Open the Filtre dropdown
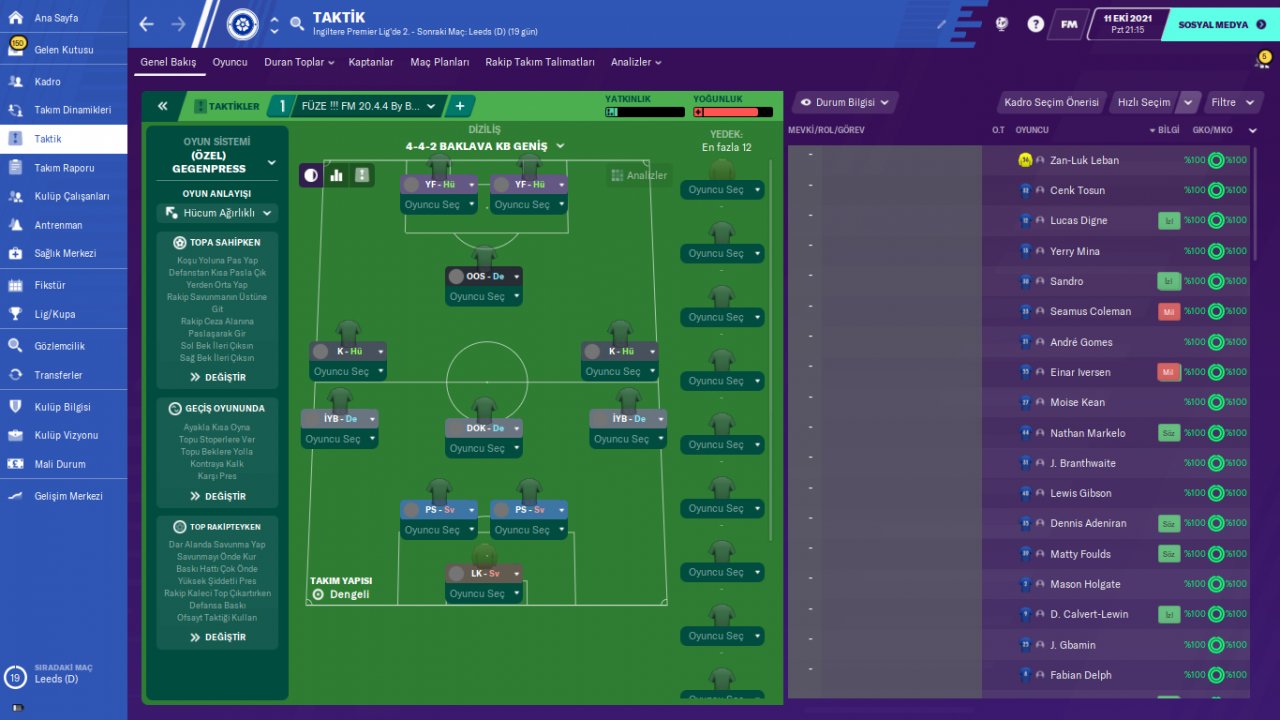The image size is (1280, 720). pyautogui.click(x=1229, y=102)
